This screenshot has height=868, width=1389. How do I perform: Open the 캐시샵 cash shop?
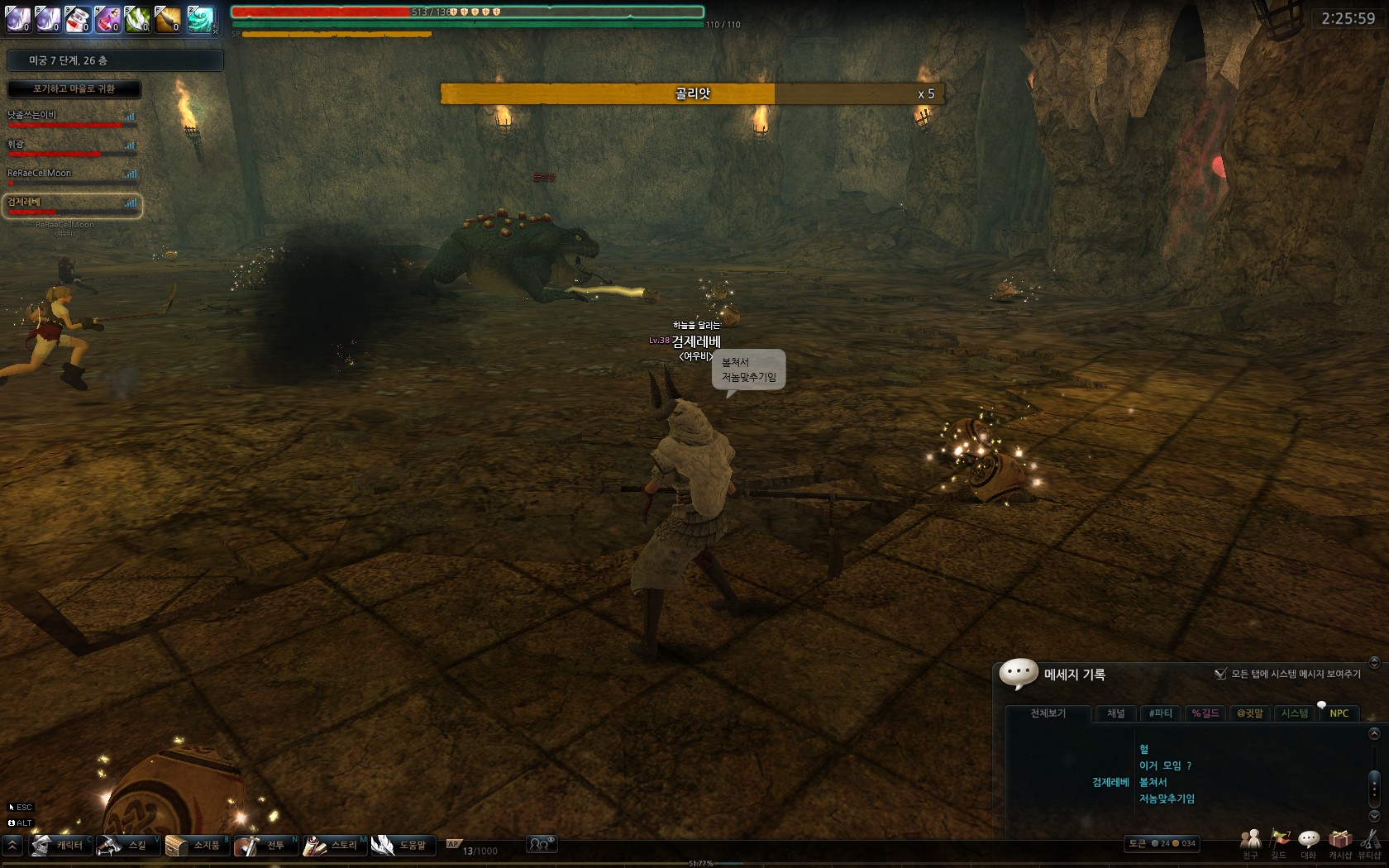(1339, 842)
